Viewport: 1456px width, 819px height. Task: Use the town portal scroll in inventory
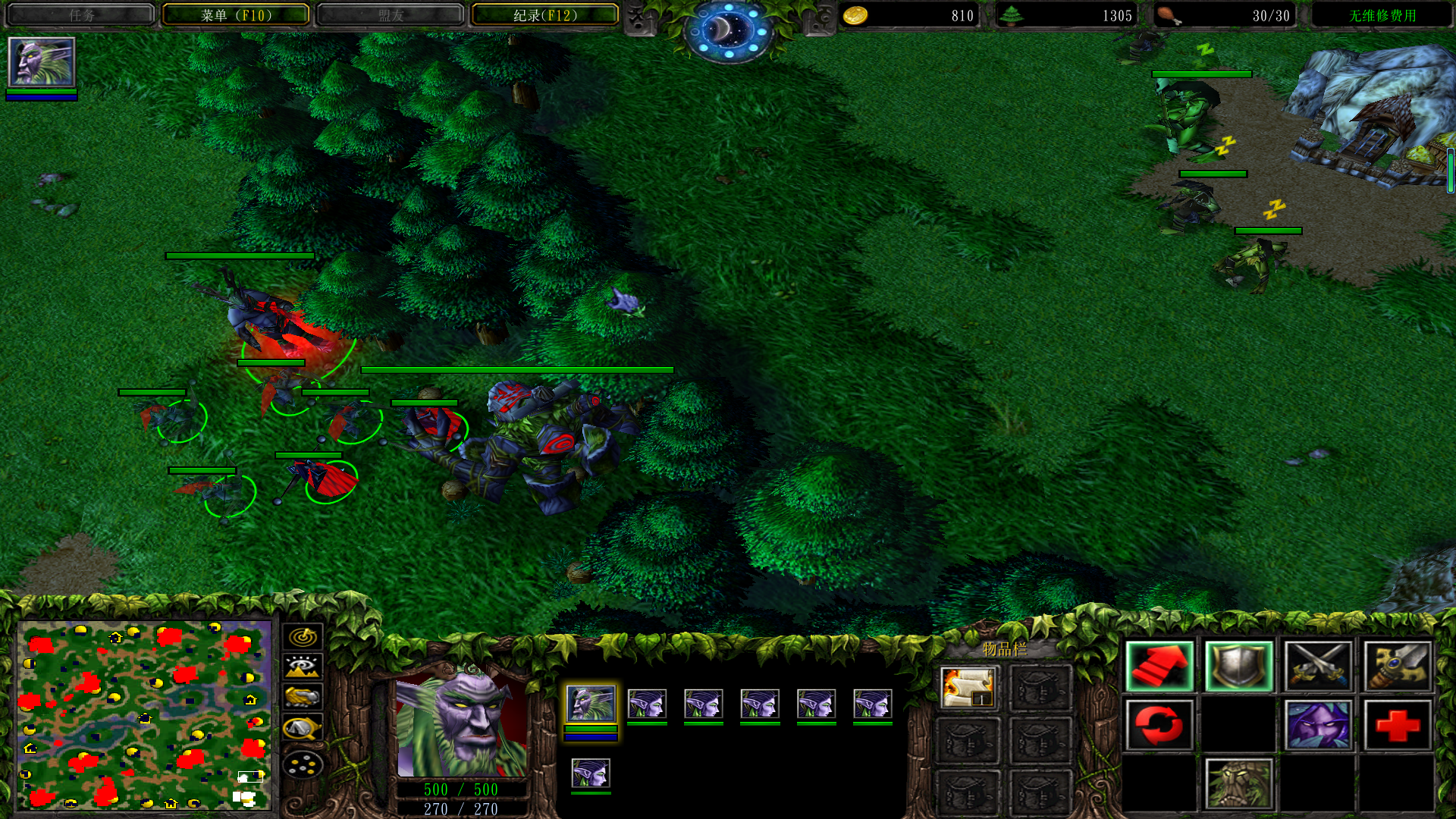(968, 687)
